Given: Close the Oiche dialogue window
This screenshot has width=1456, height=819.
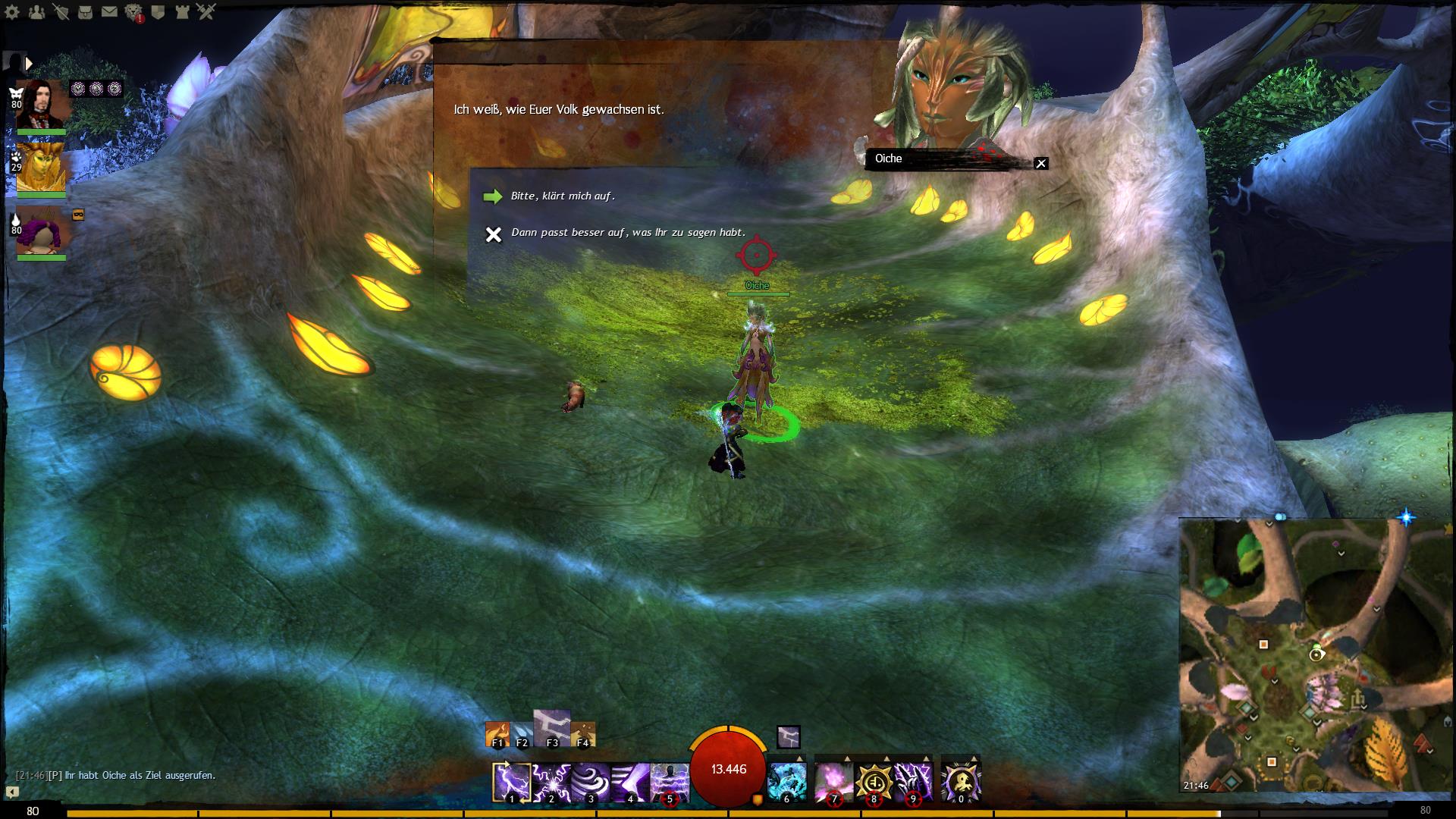Looking at the screenshot, I should point(1041,163).
